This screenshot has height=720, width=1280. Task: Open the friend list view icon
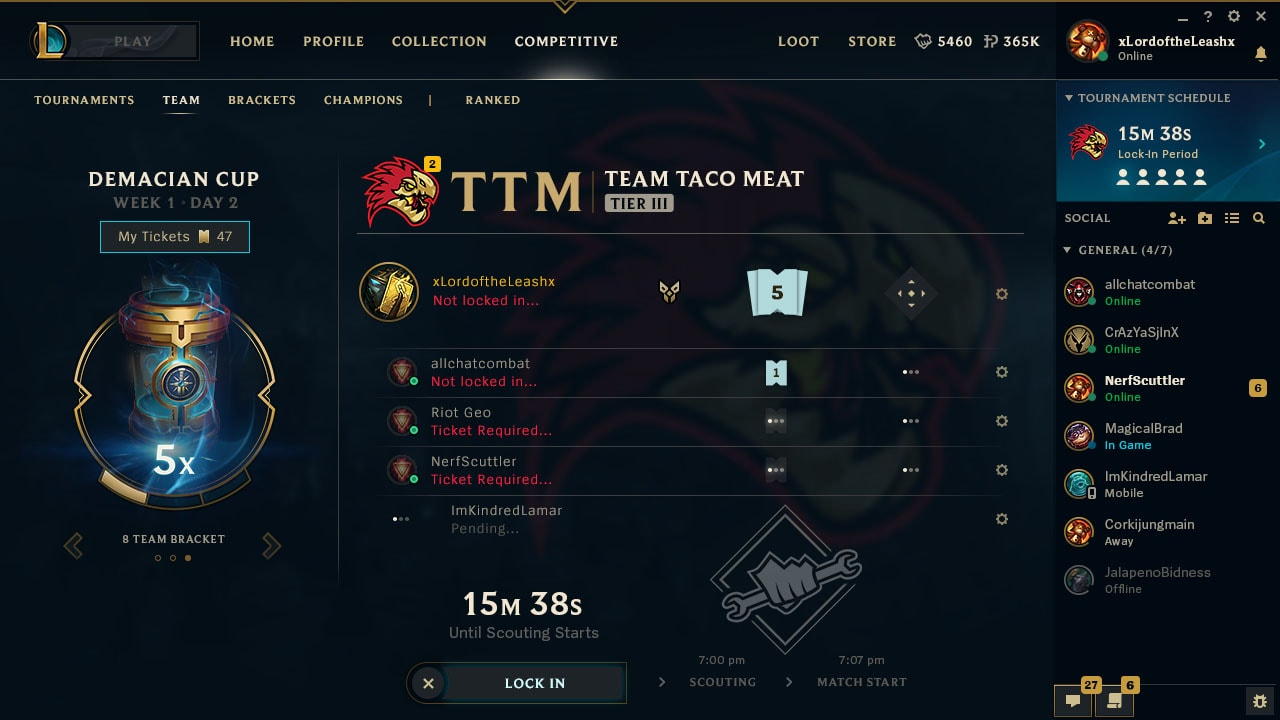pyautogui.click(x=1232, y=219)
